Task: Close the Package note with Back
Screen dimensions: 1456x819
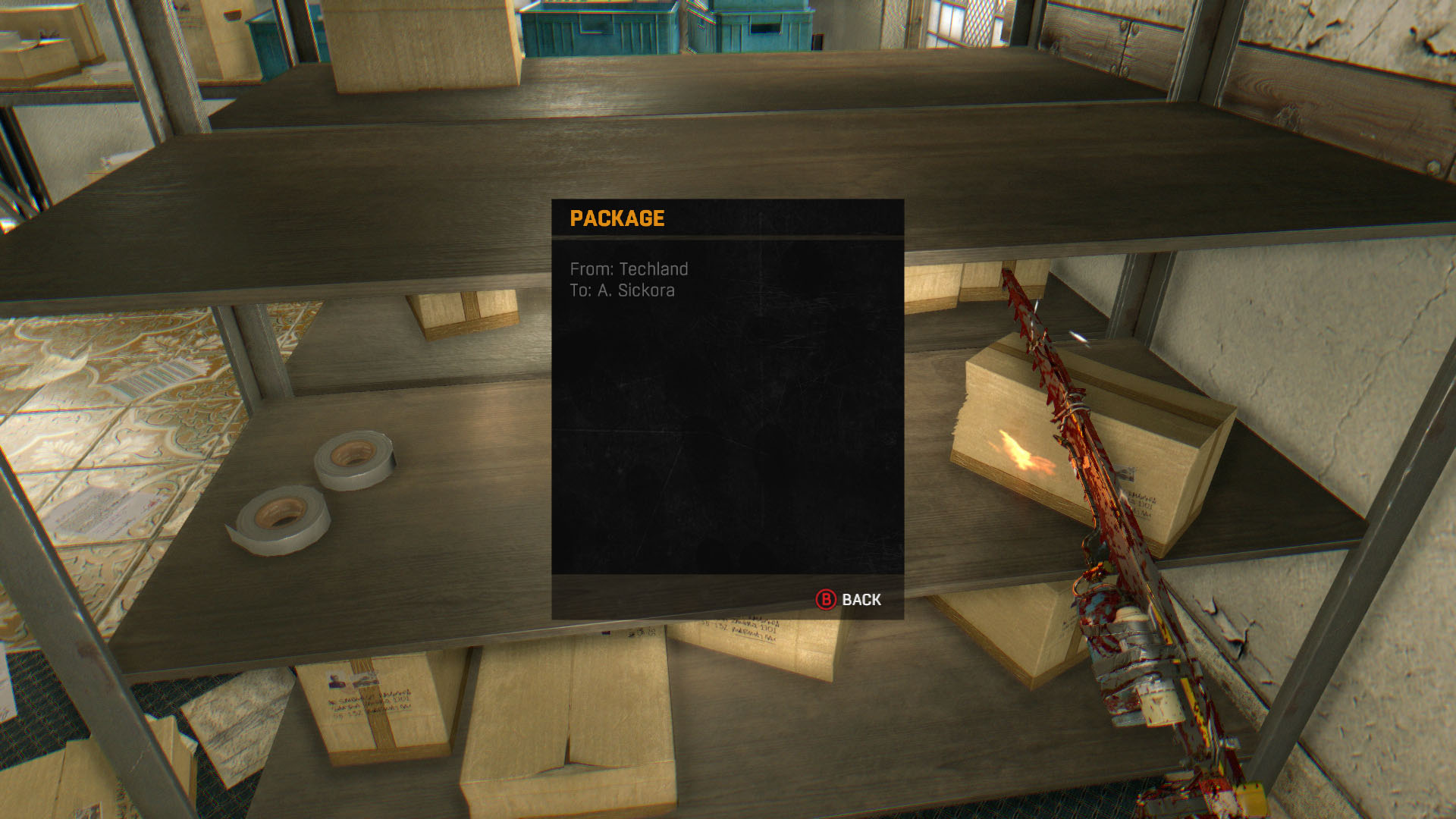Action: point(849,600)
